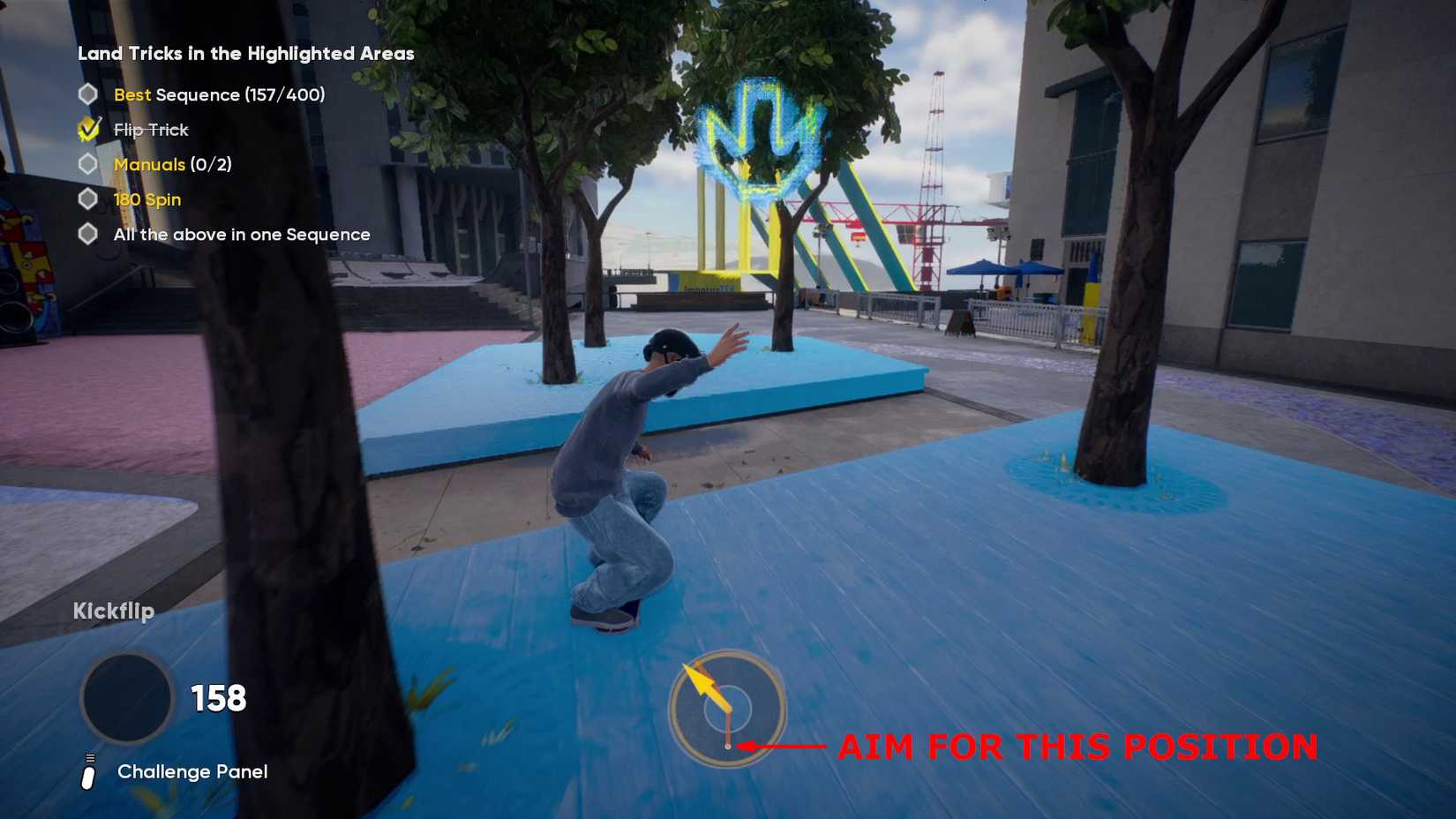This screenshot has height=819, width=1456.
Task: Check the 180 Spin objective hexagon
Action: (86, 199)
